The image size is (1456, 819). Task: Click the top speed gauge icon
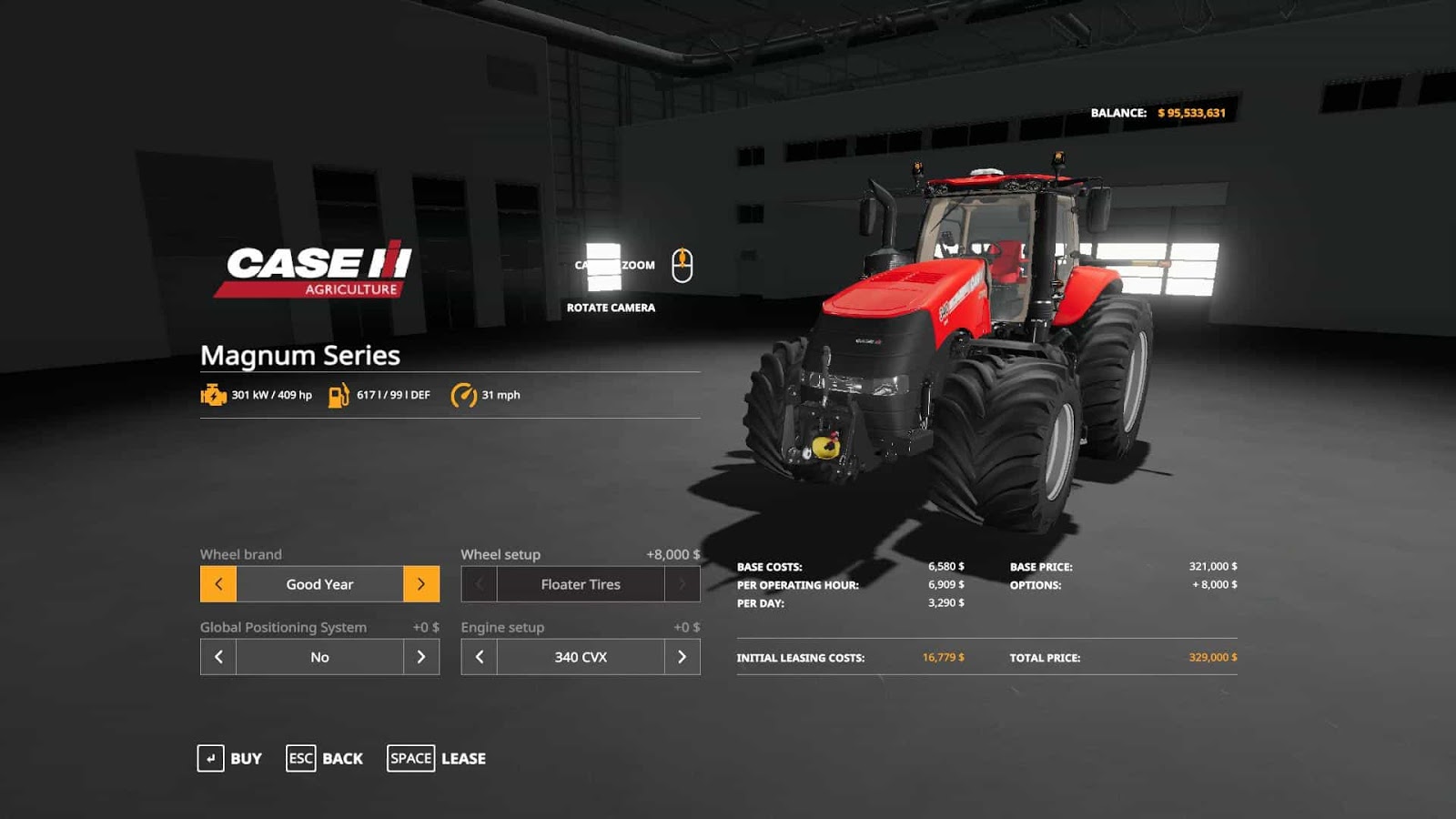(462, 395)
